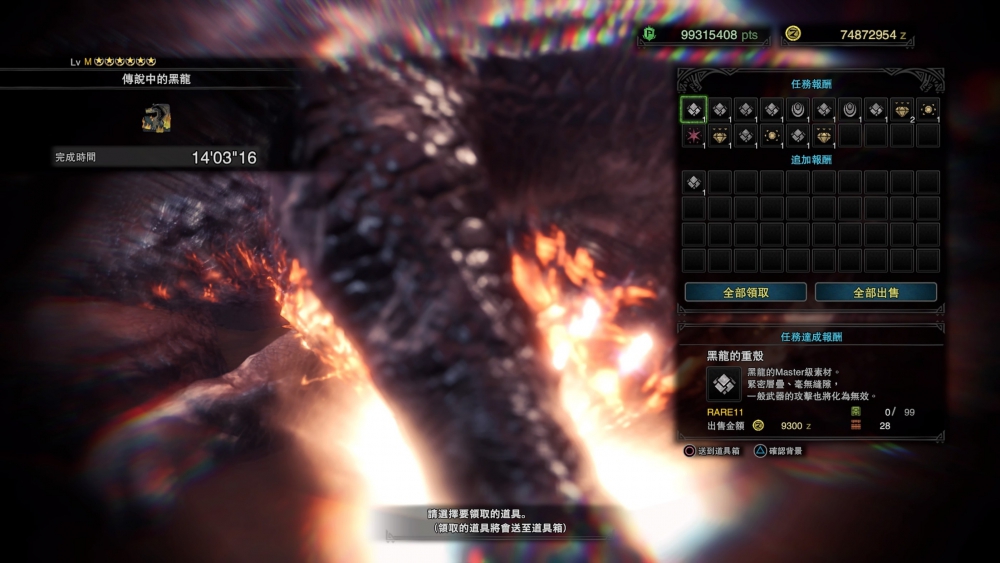This screenshot has width=1000, height=563.
Task: Select the green-highlighted 黑龍的重殼 reward slot
Action: click(x=693, y=109)
